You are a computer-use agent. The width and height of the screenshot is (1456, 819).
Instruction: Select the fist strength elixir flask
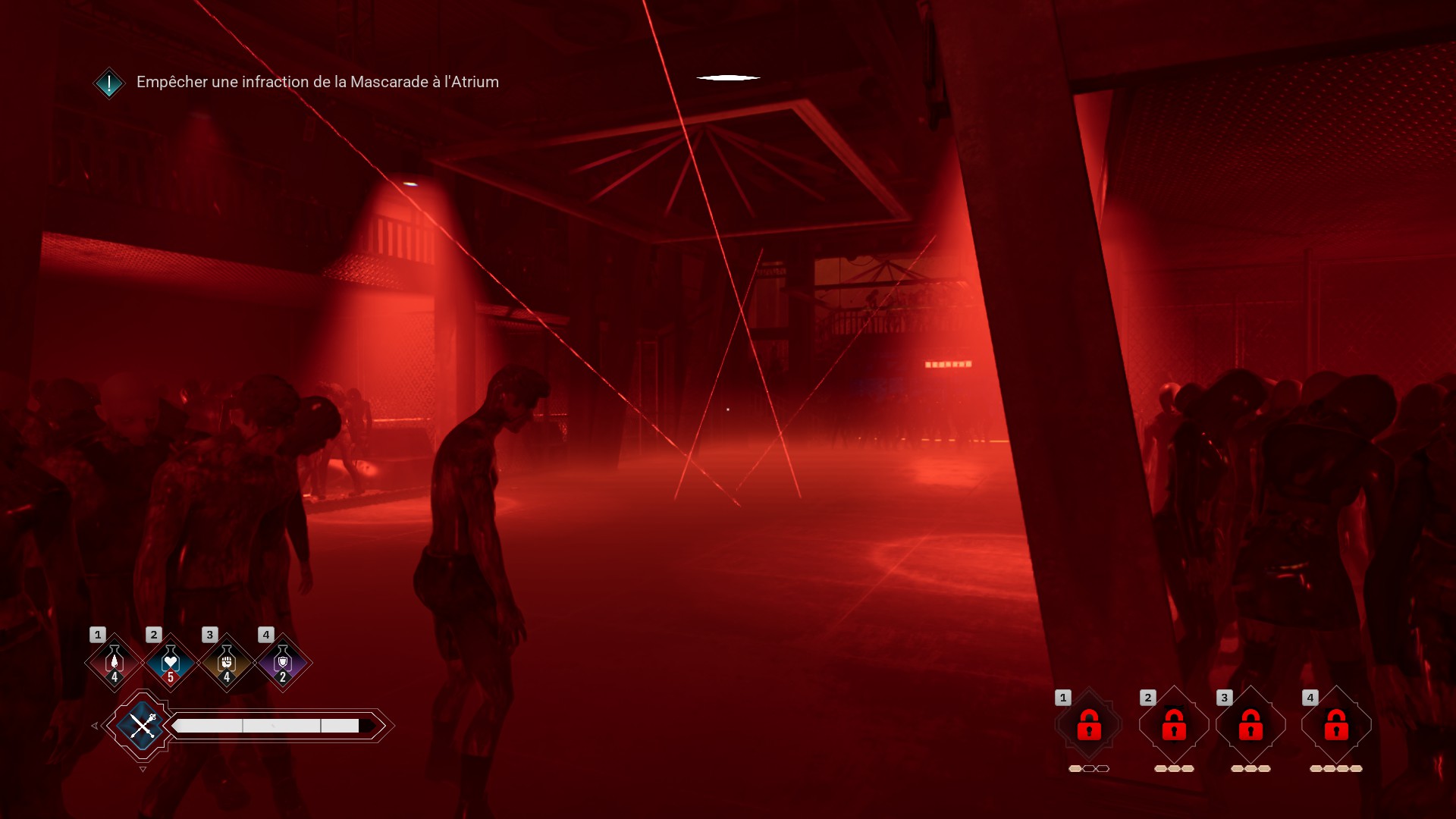click(x=227, y=662)
